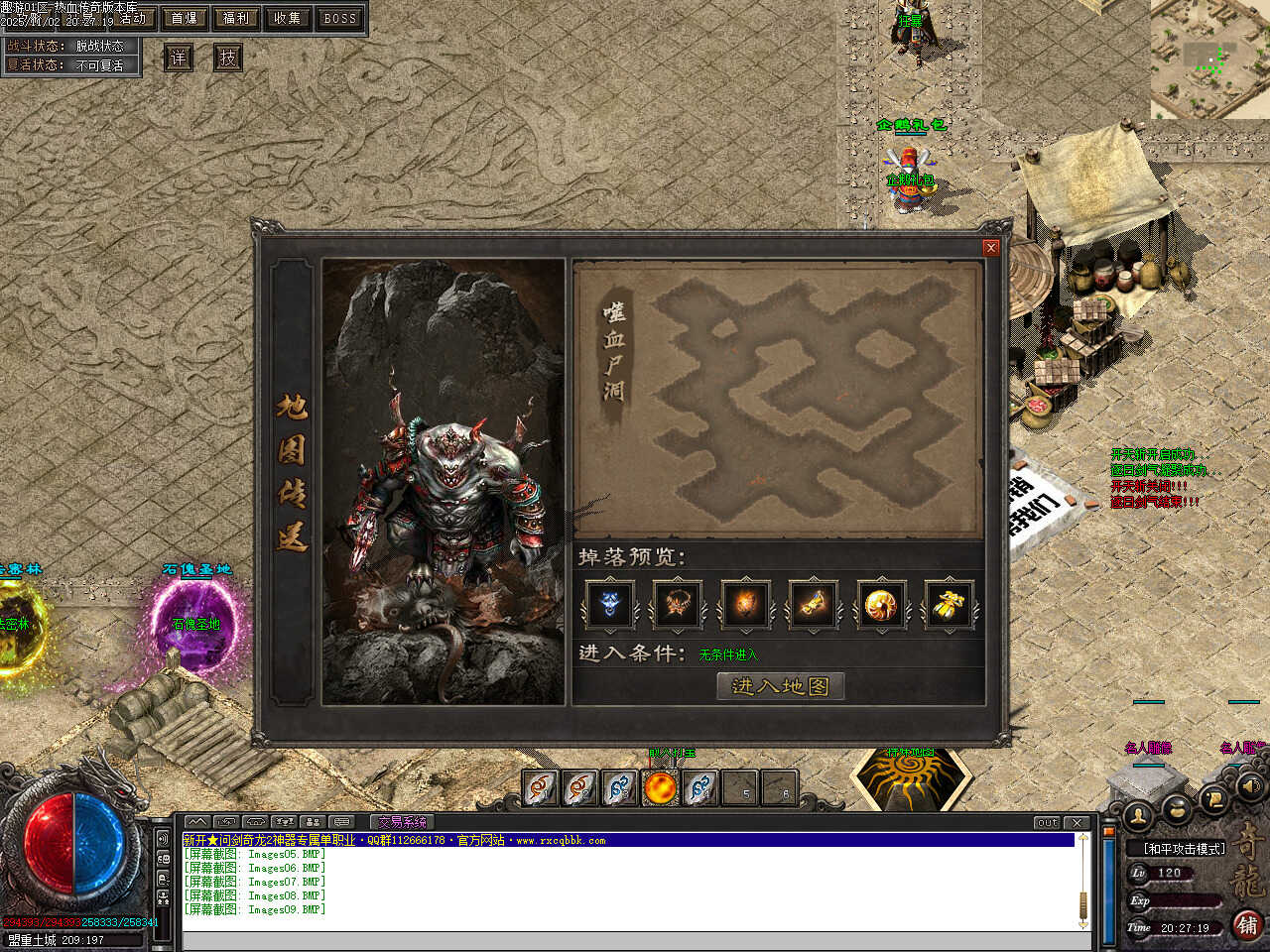Change the 和平攻击模式 attack mode

click(1185, 849)
